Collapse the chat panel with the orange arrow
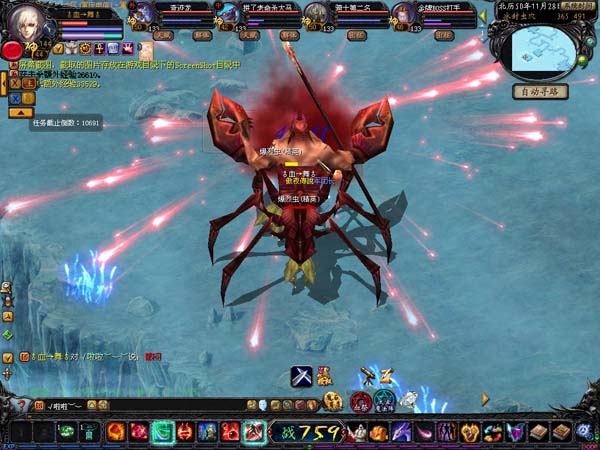 pyautogui.click(x=18, y=113)
